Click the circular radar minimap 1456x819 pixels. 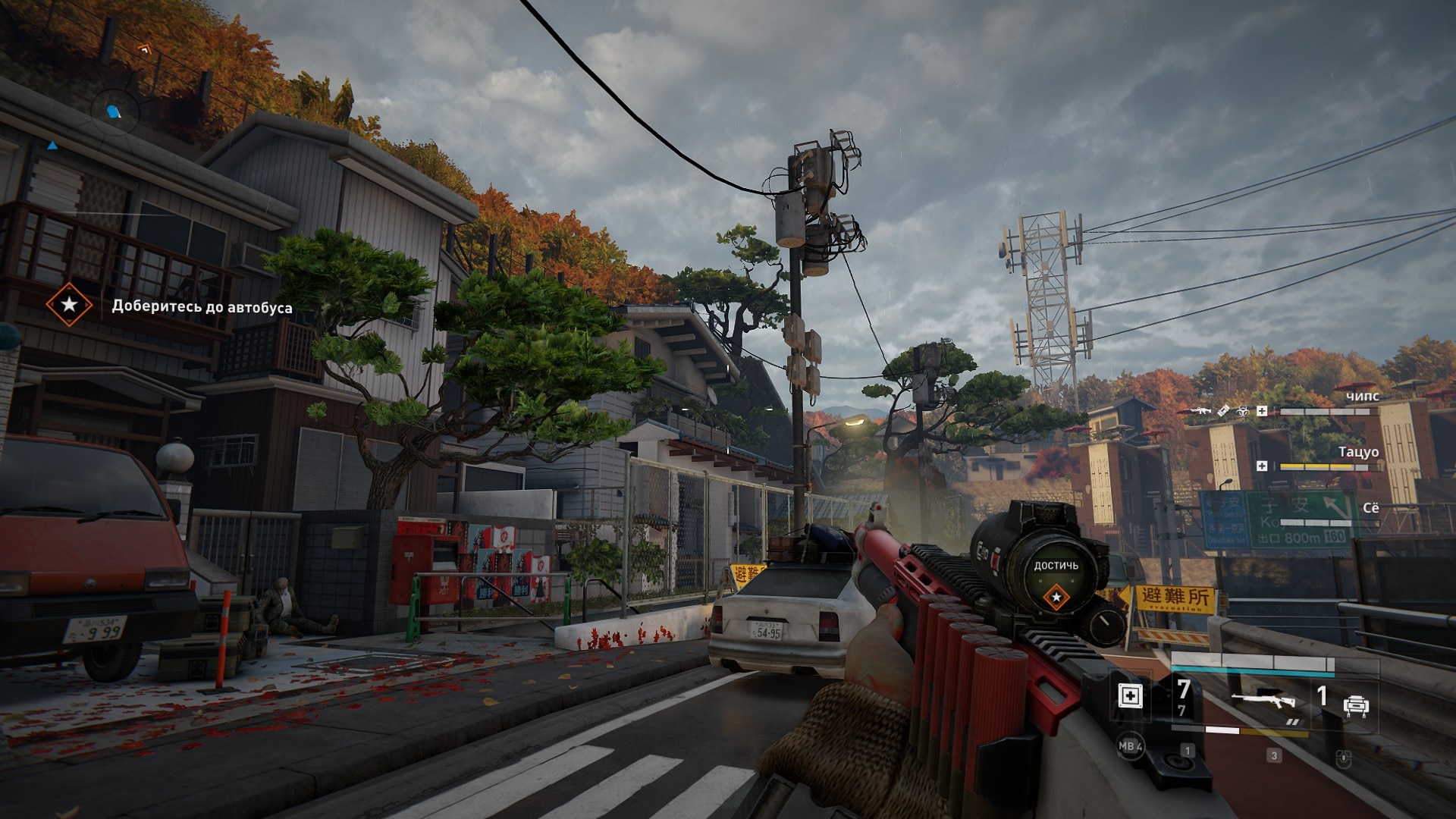pos(115,112)
